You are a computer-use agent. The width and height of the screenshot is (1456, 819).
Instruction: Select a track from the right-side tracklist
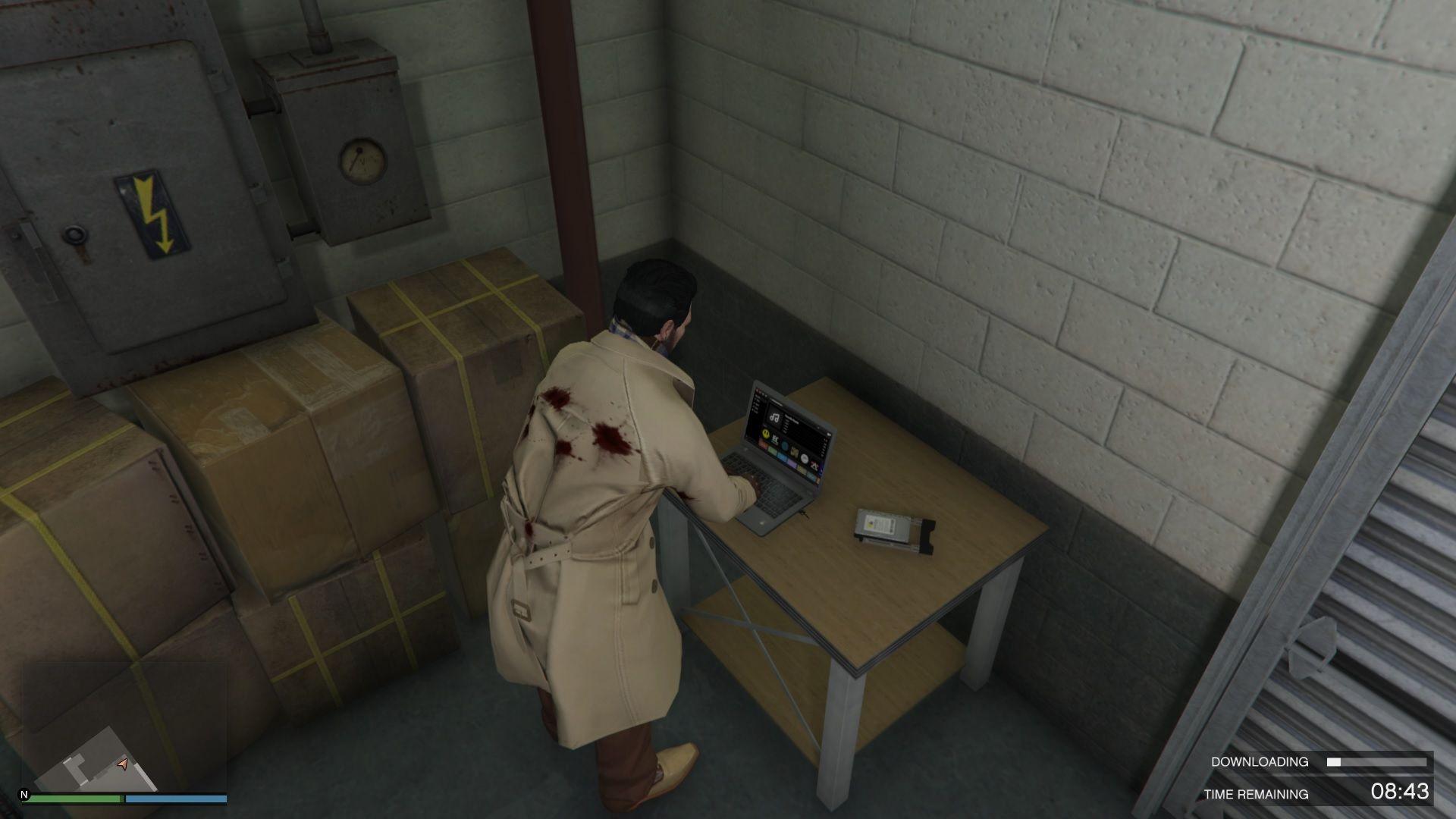786,428
